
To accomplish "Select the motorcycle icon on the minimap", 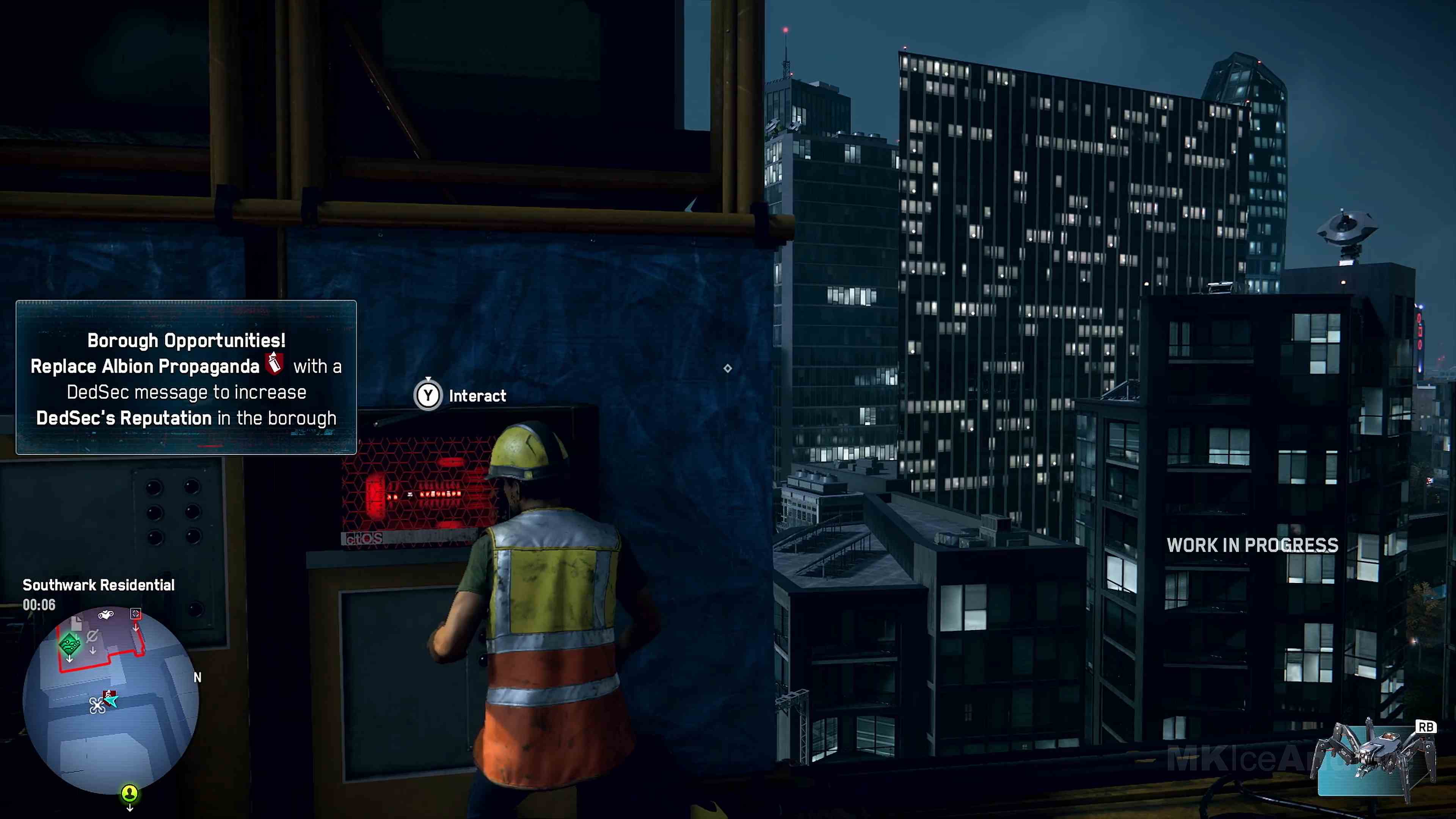I will 105,614.
